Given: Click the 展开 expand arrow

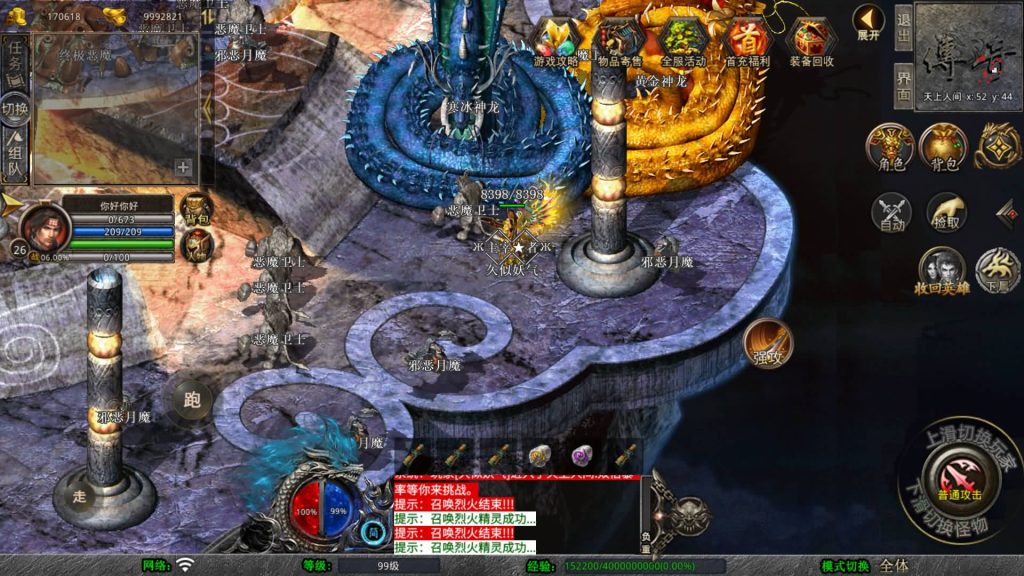Looking at the screenshot, I should pos(868,22).
